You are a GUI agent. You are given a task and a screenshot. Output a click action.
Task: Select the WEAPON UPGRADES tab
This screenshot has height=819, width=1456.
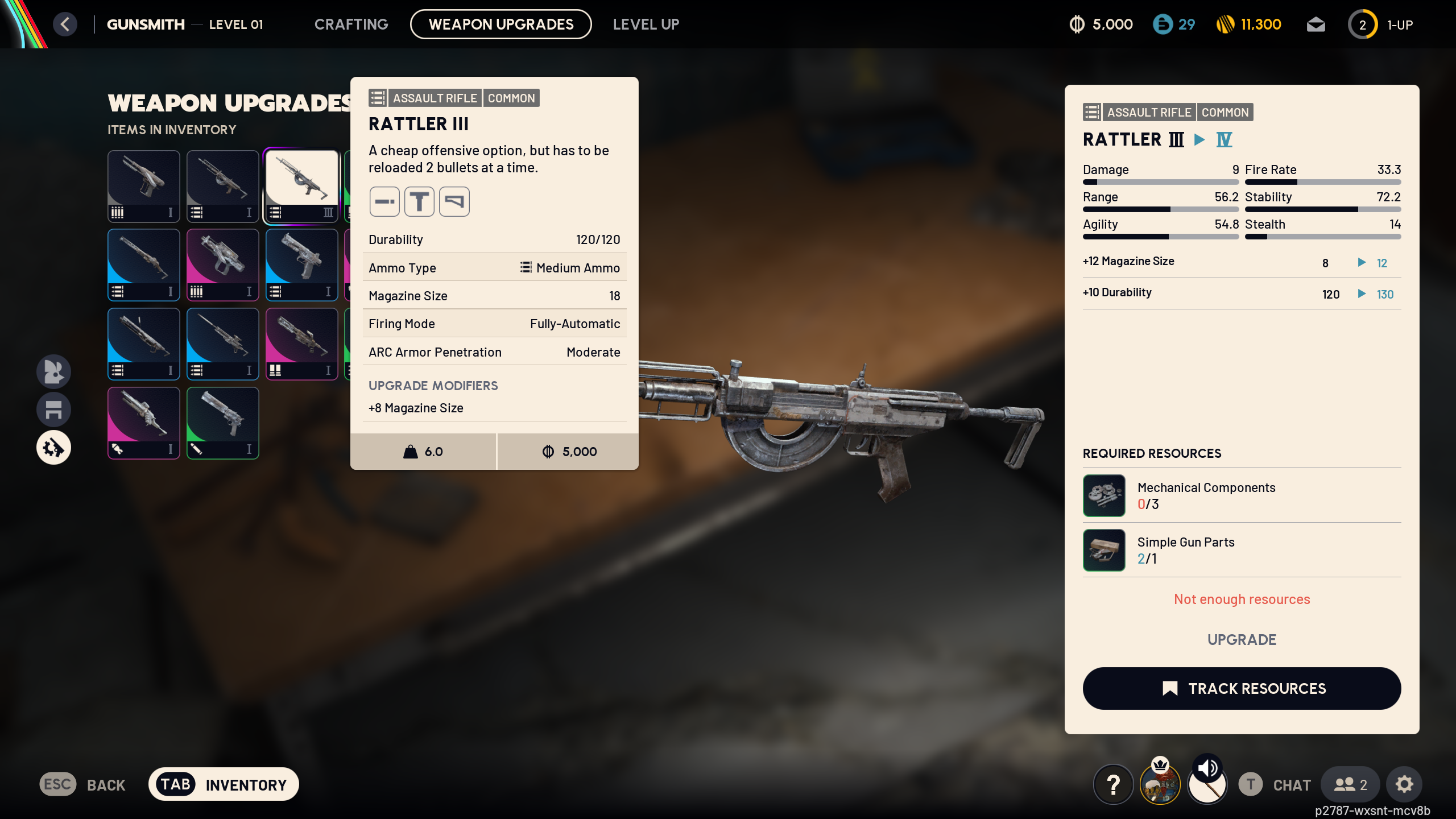click(500, 24)
